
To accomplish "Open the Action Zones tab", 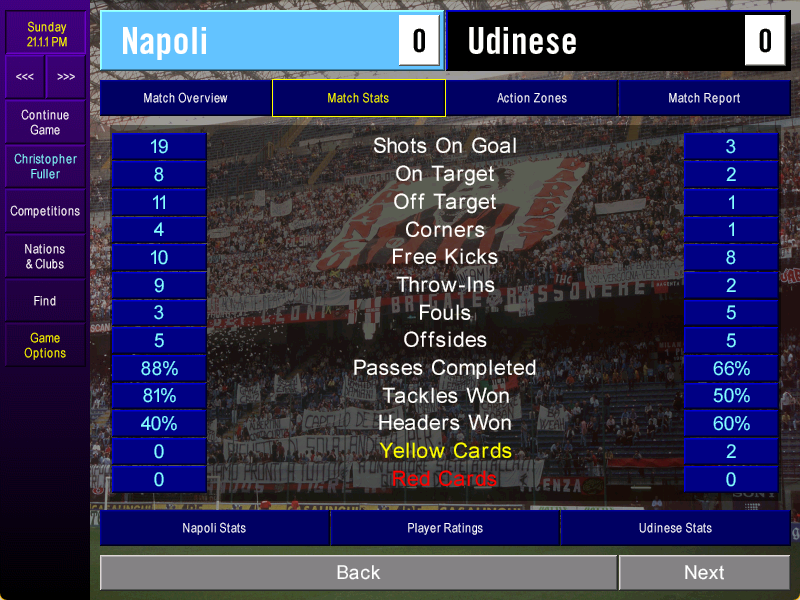I will point(531,98).
